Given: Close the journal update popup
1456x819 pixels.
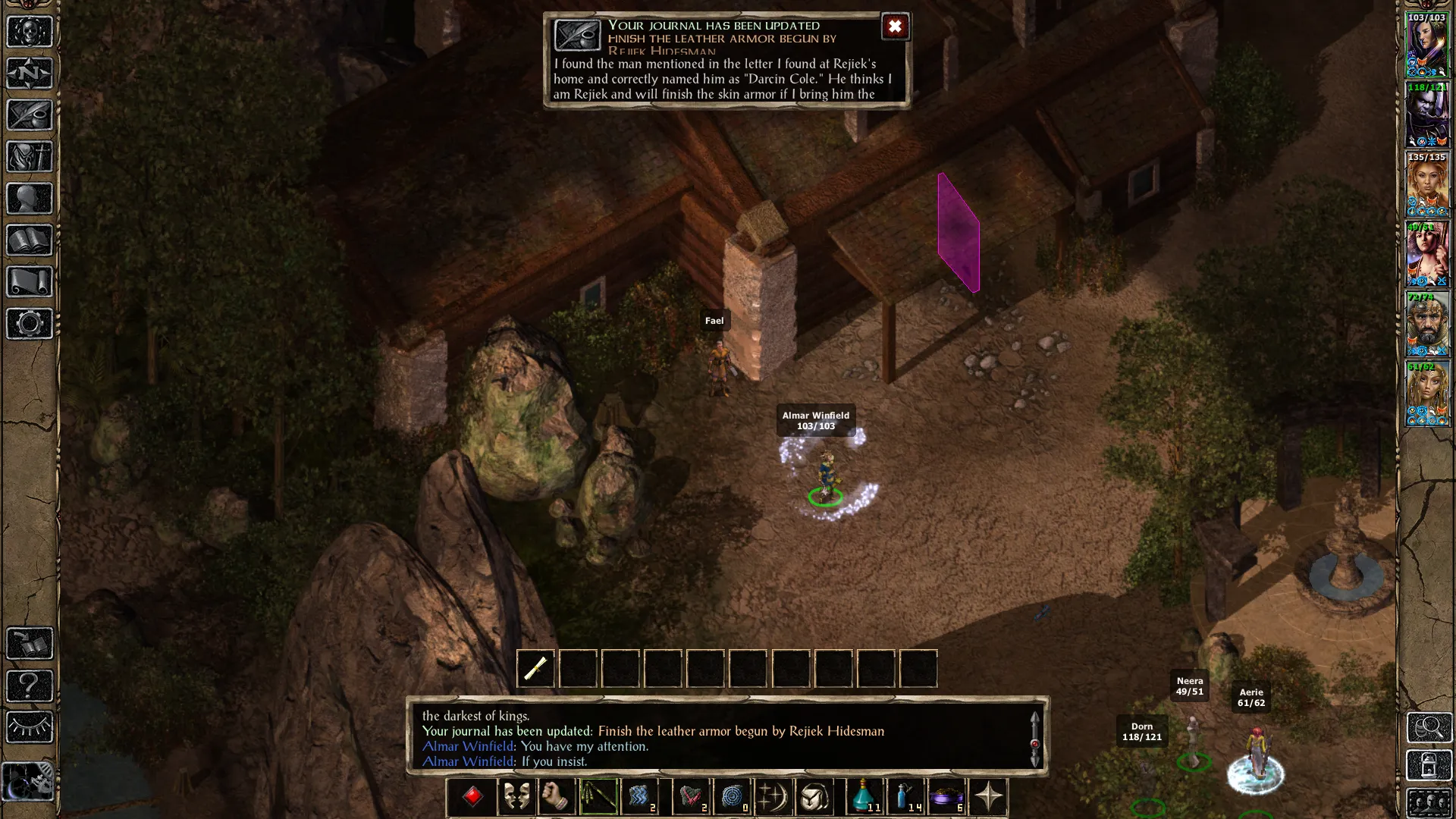Looking at the screenshot, I should (895, 27).
